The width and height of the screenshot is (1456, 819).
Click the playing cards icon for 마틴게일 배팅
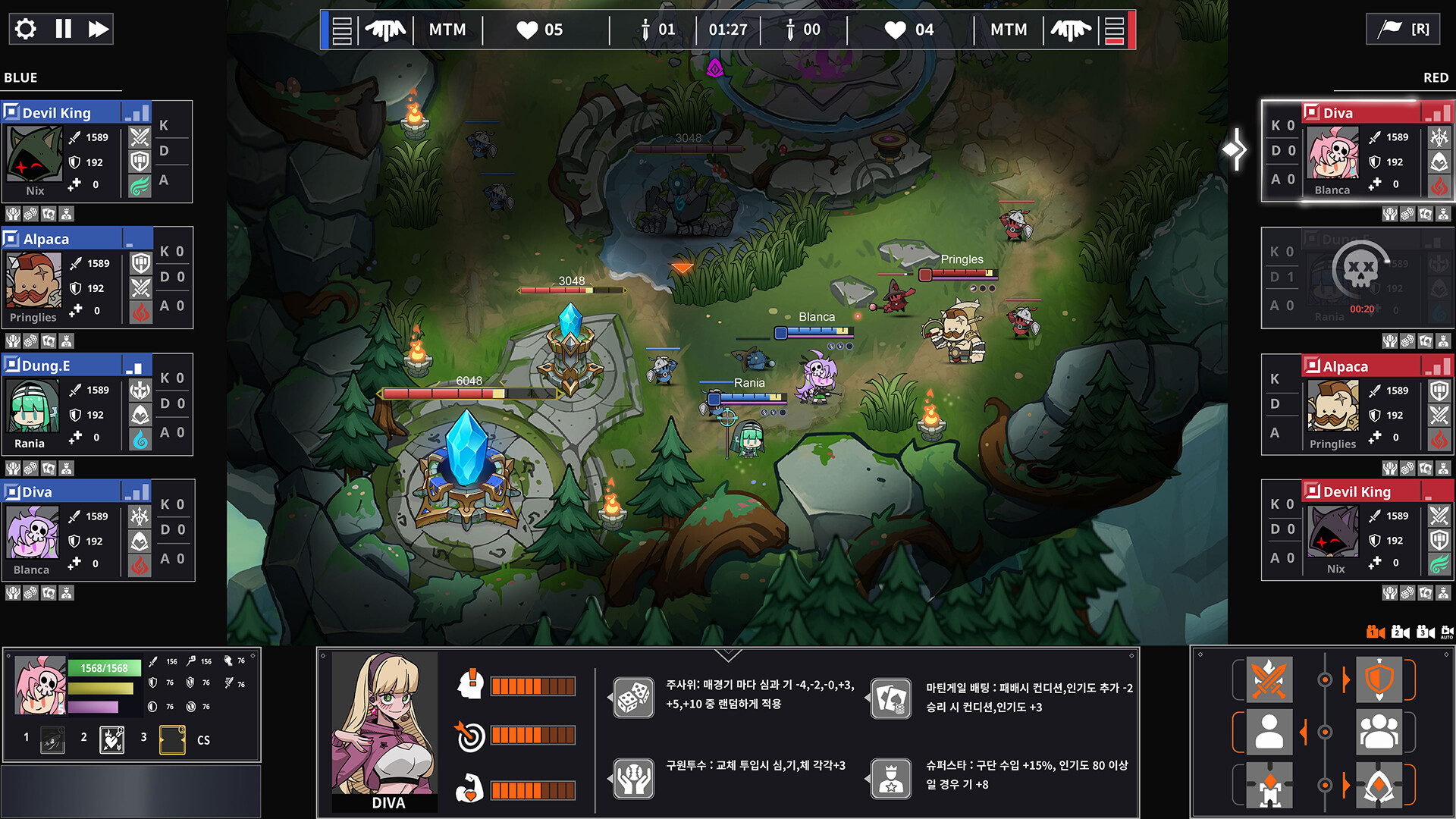(890, 696)
